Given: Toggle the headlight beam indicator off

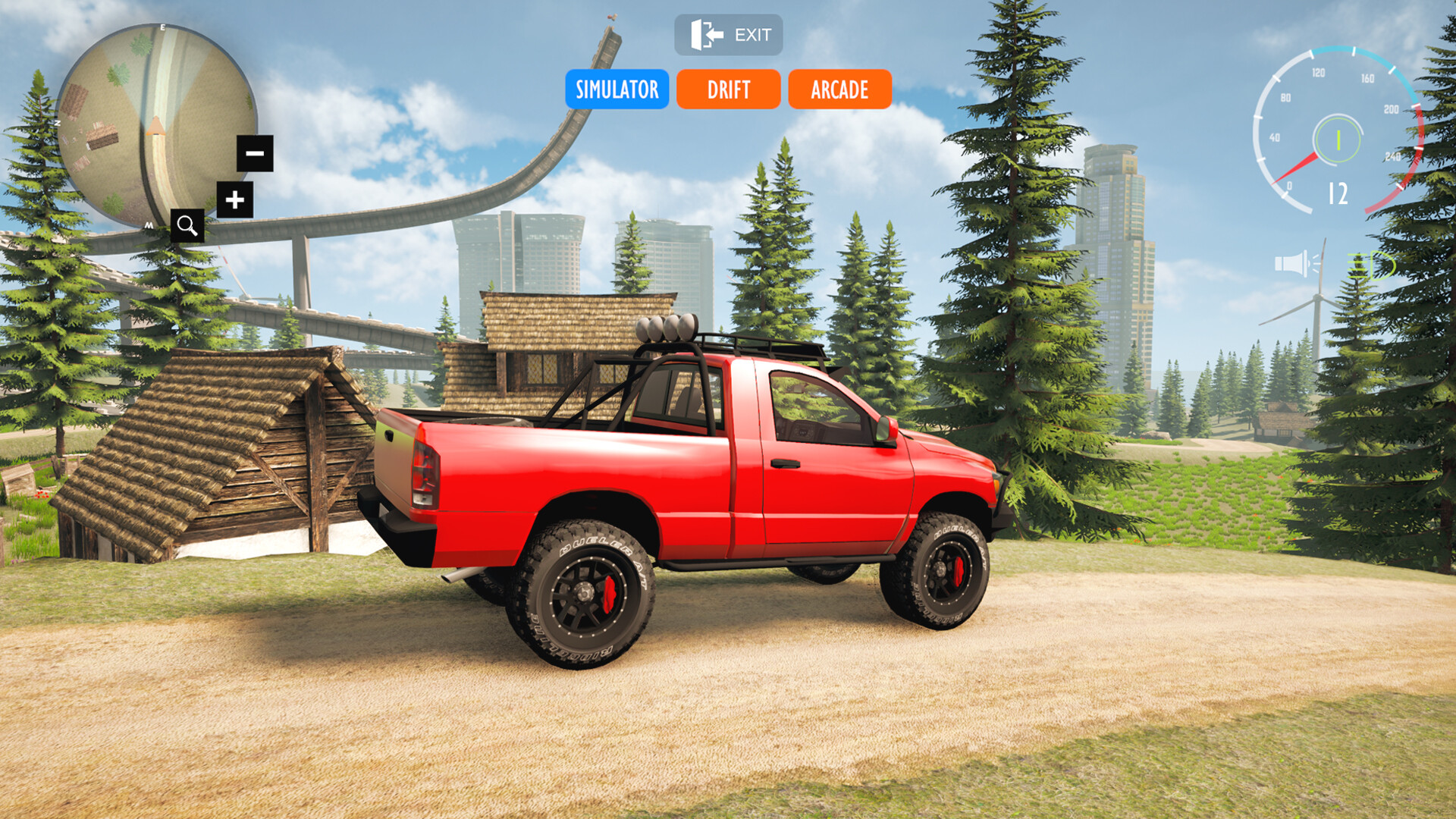Looking at the screenshot, I should [x=1371, y=265].
